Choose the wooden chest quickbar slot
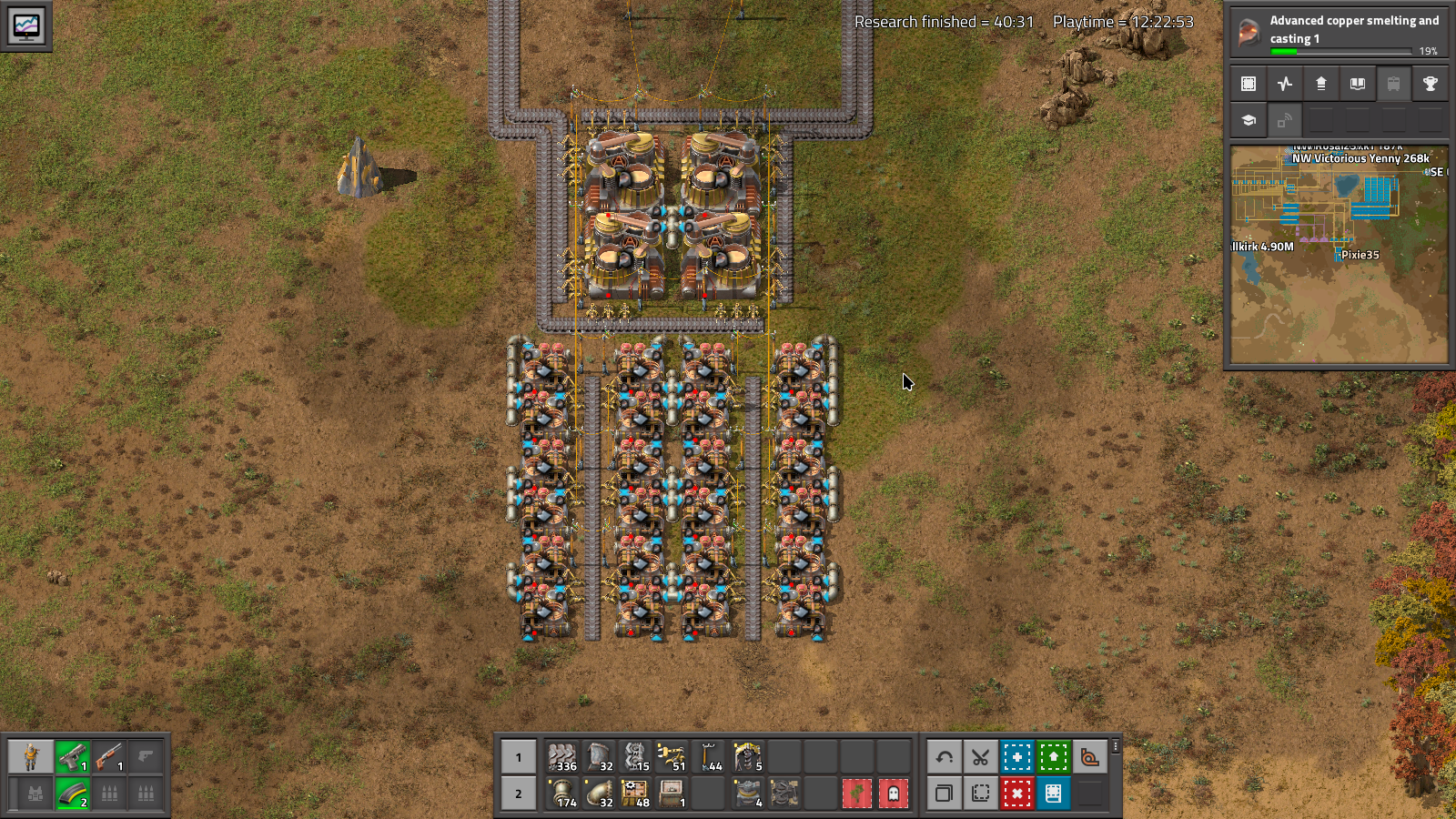1456x819 pixels. [672, 793]
